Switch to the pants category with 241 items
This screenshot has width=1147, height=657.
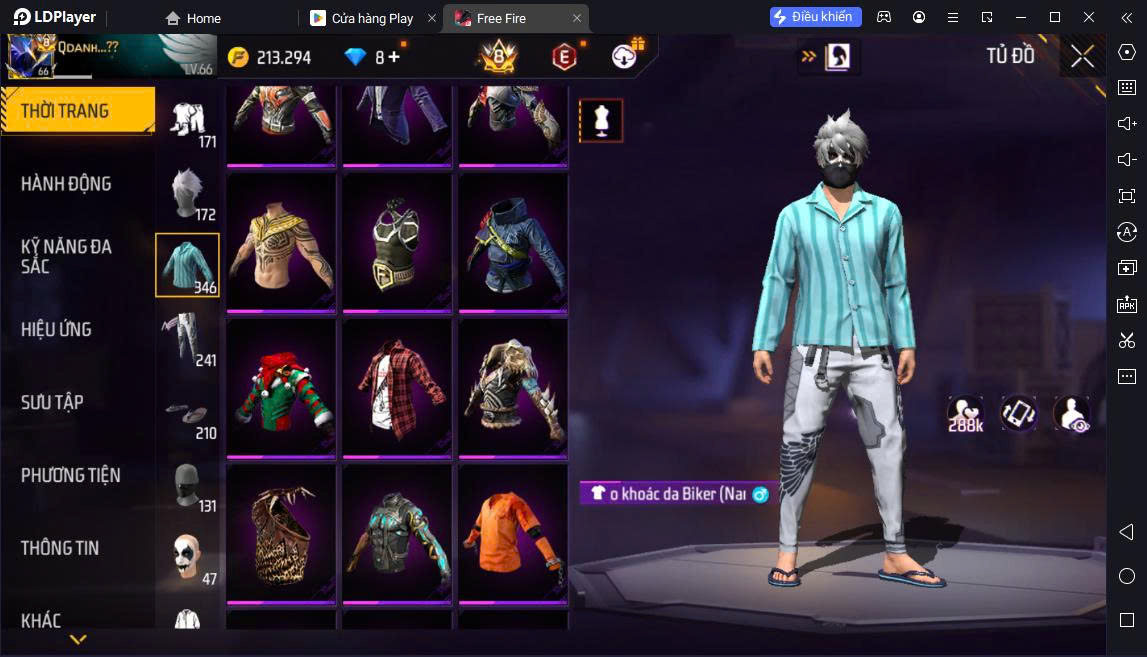188,339
